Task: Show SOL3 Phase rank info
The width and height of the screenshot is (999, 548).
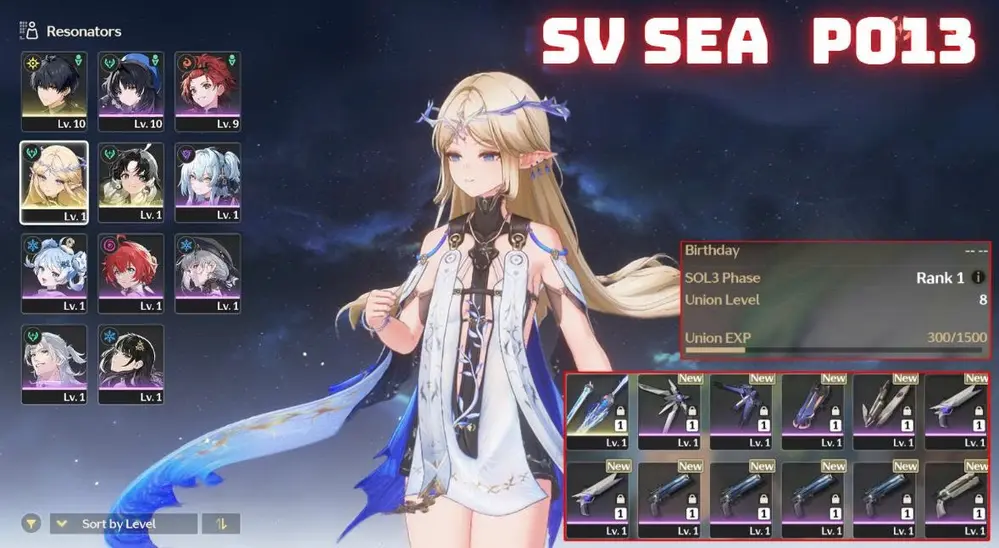Action: point(978,277)
